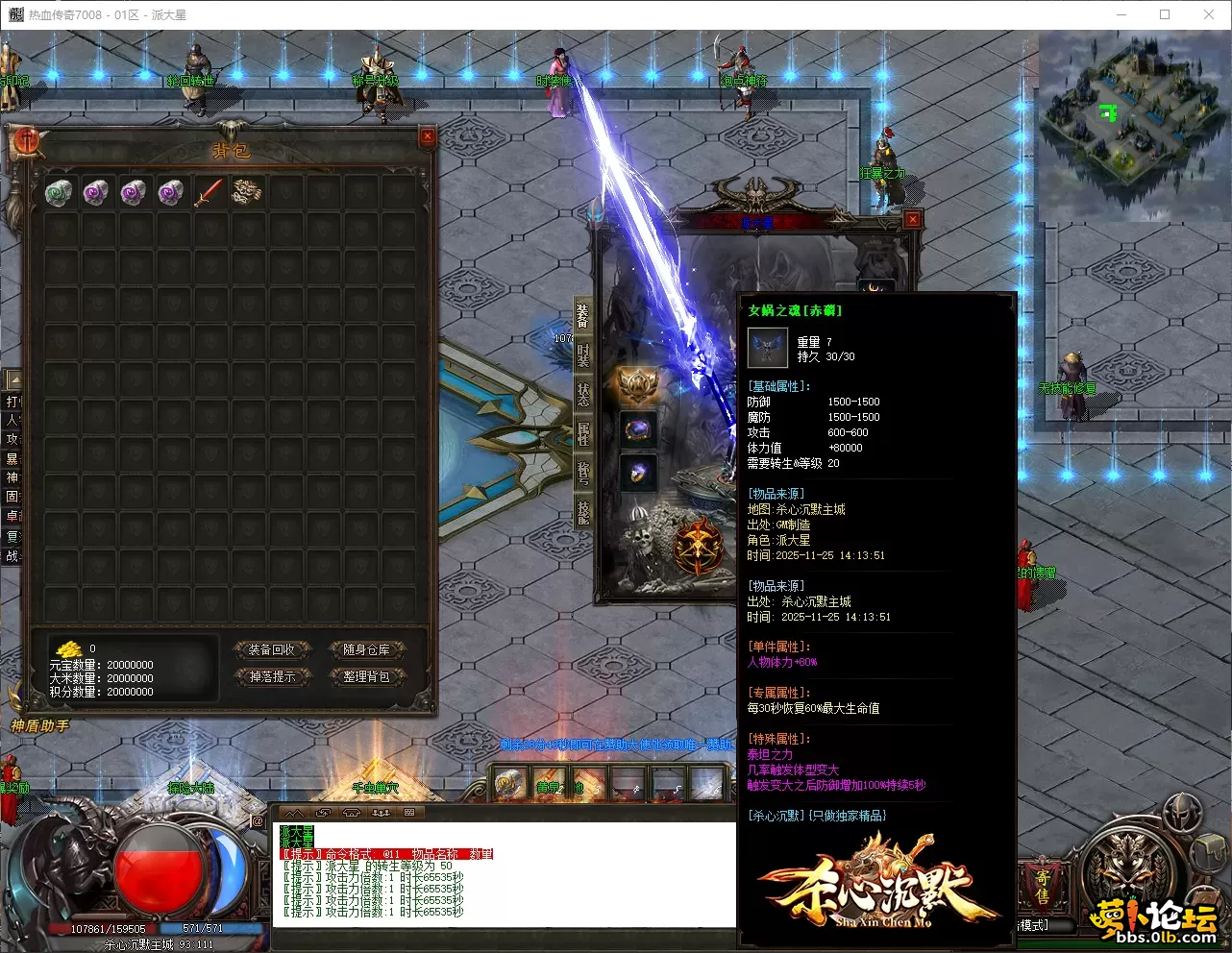Select the gold winged medal equipment slot
The width and height of the screenshot is (1232, 953).
click(x=637, y=386)
